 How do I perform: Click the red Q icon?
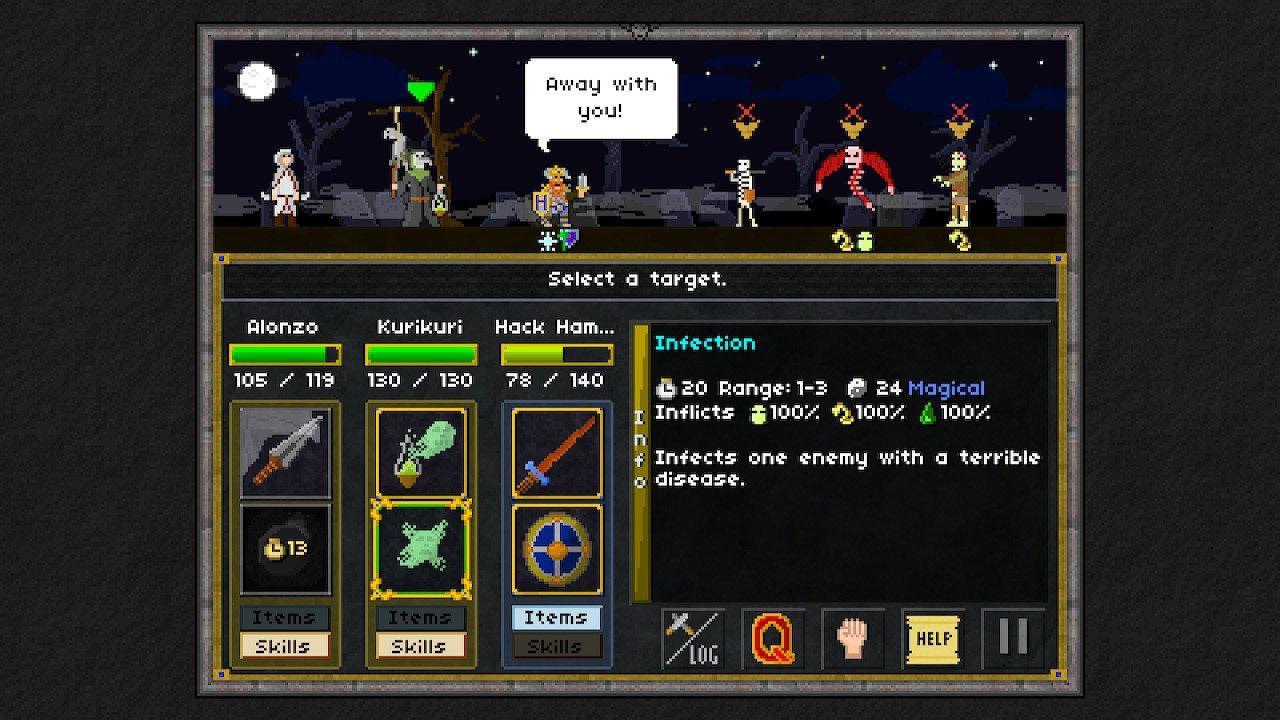pos(771,638)
